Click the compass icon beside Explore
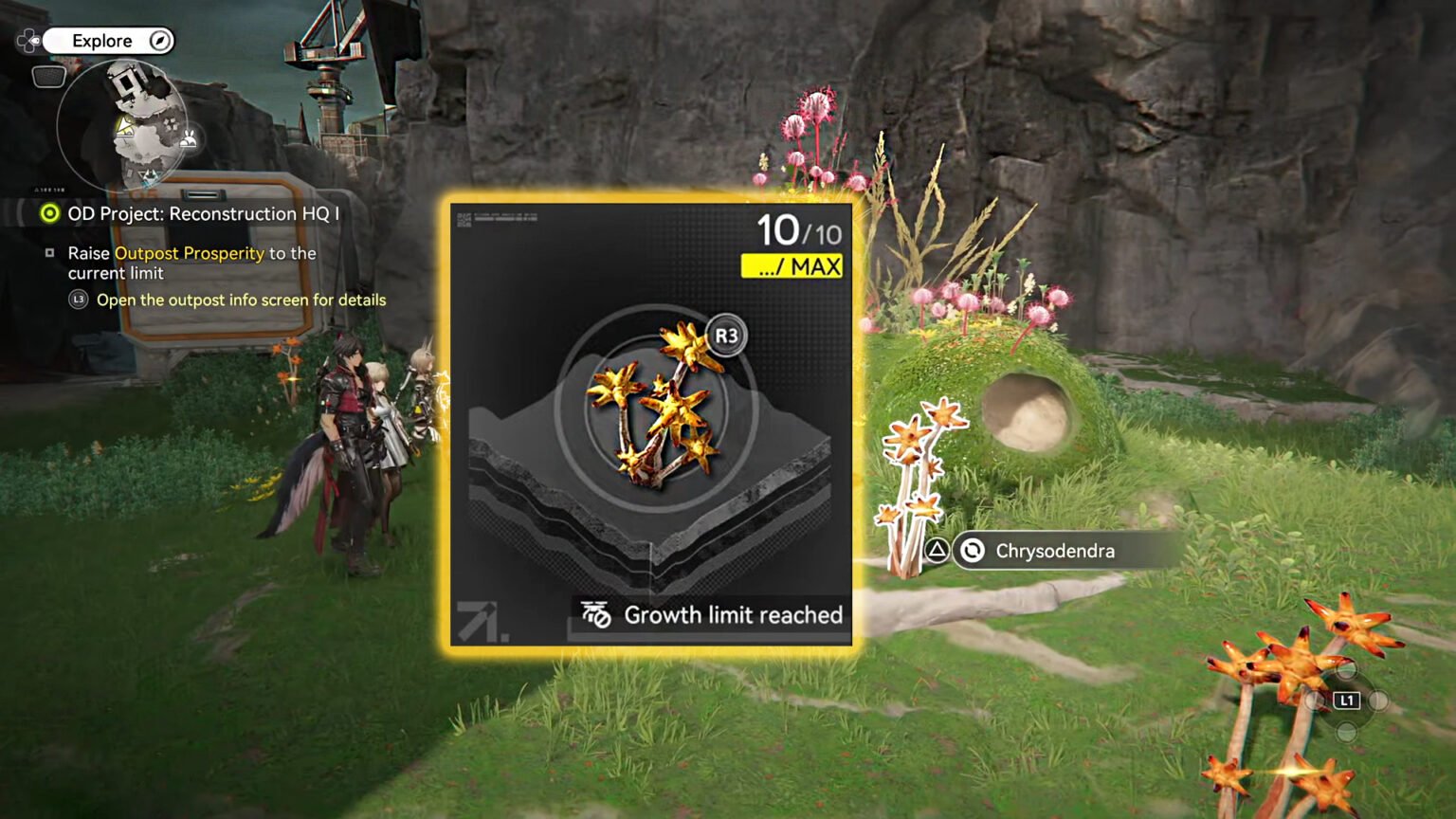The image size is (1456, 819). (x=161, y=41)
